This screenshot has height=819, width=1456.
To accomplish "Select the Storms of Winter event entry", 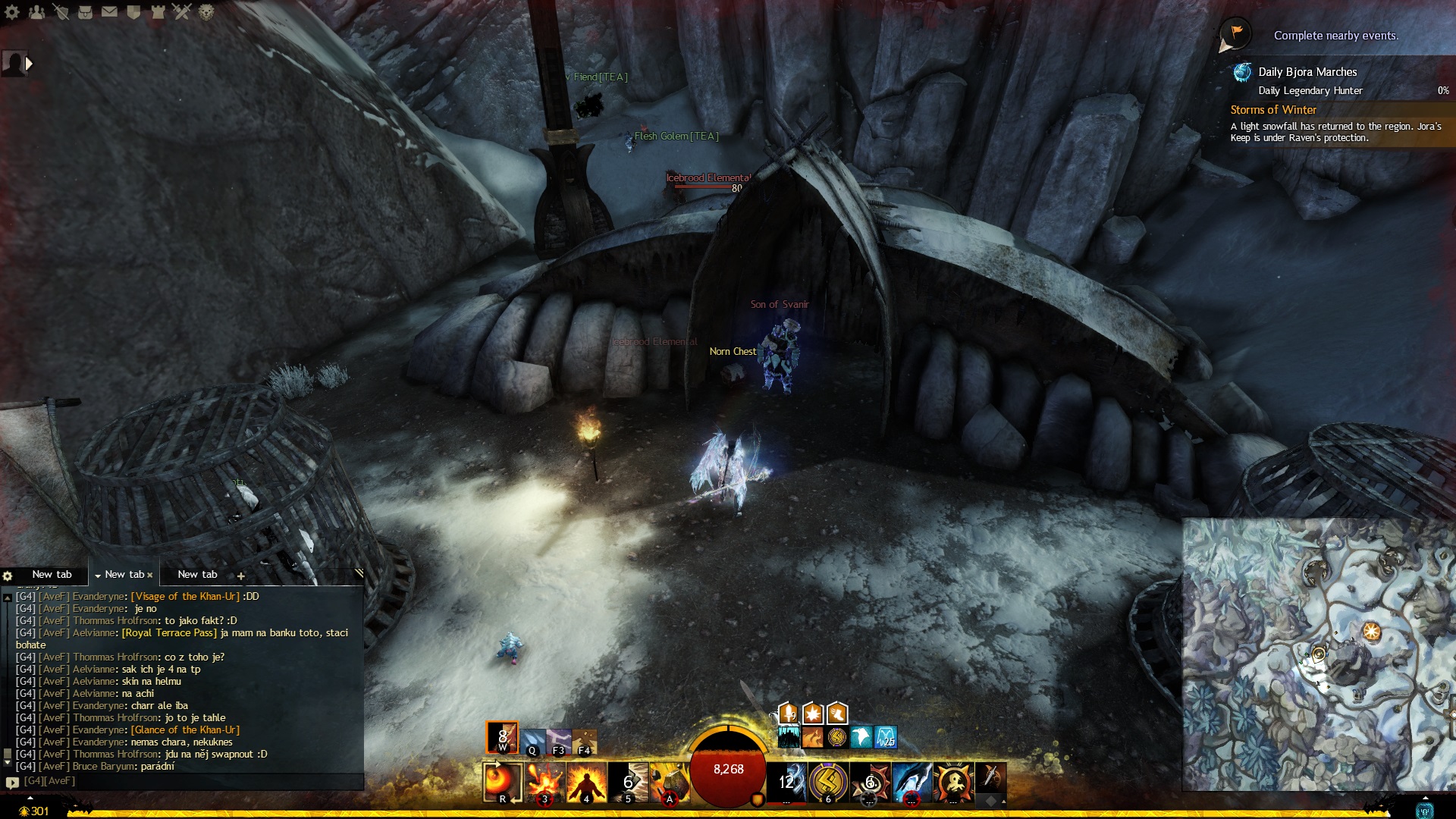I will tap(1273, 110).
